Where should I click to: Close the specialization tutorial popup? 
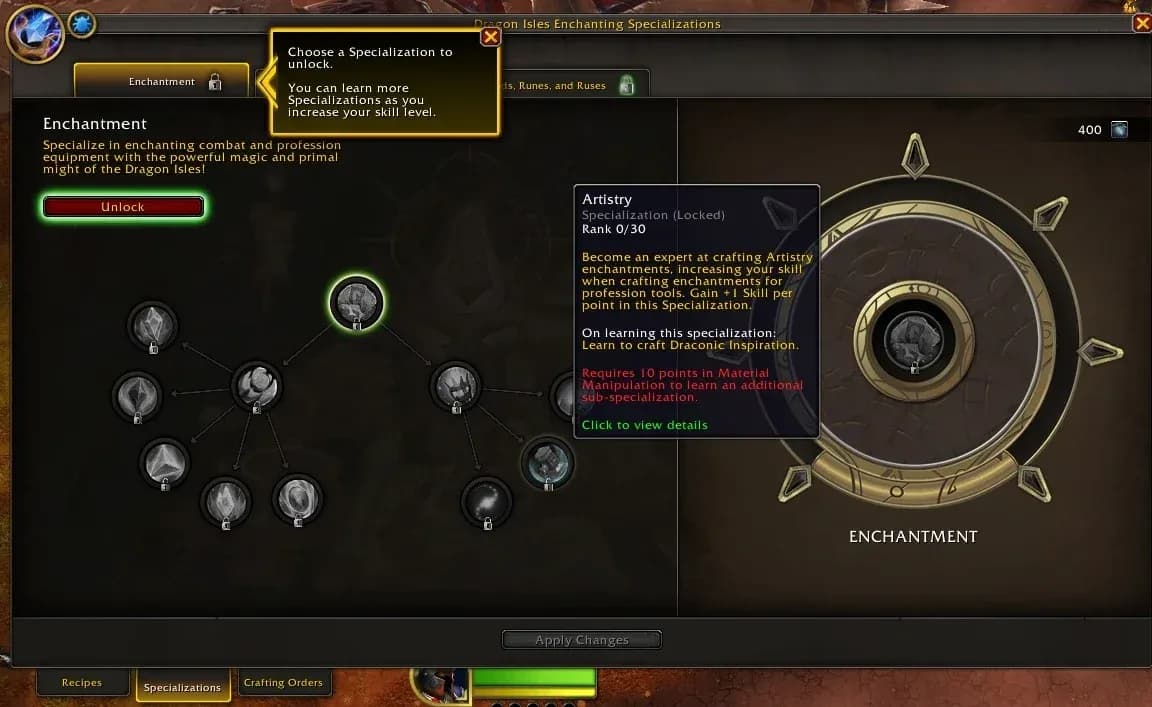coord(490,37)
